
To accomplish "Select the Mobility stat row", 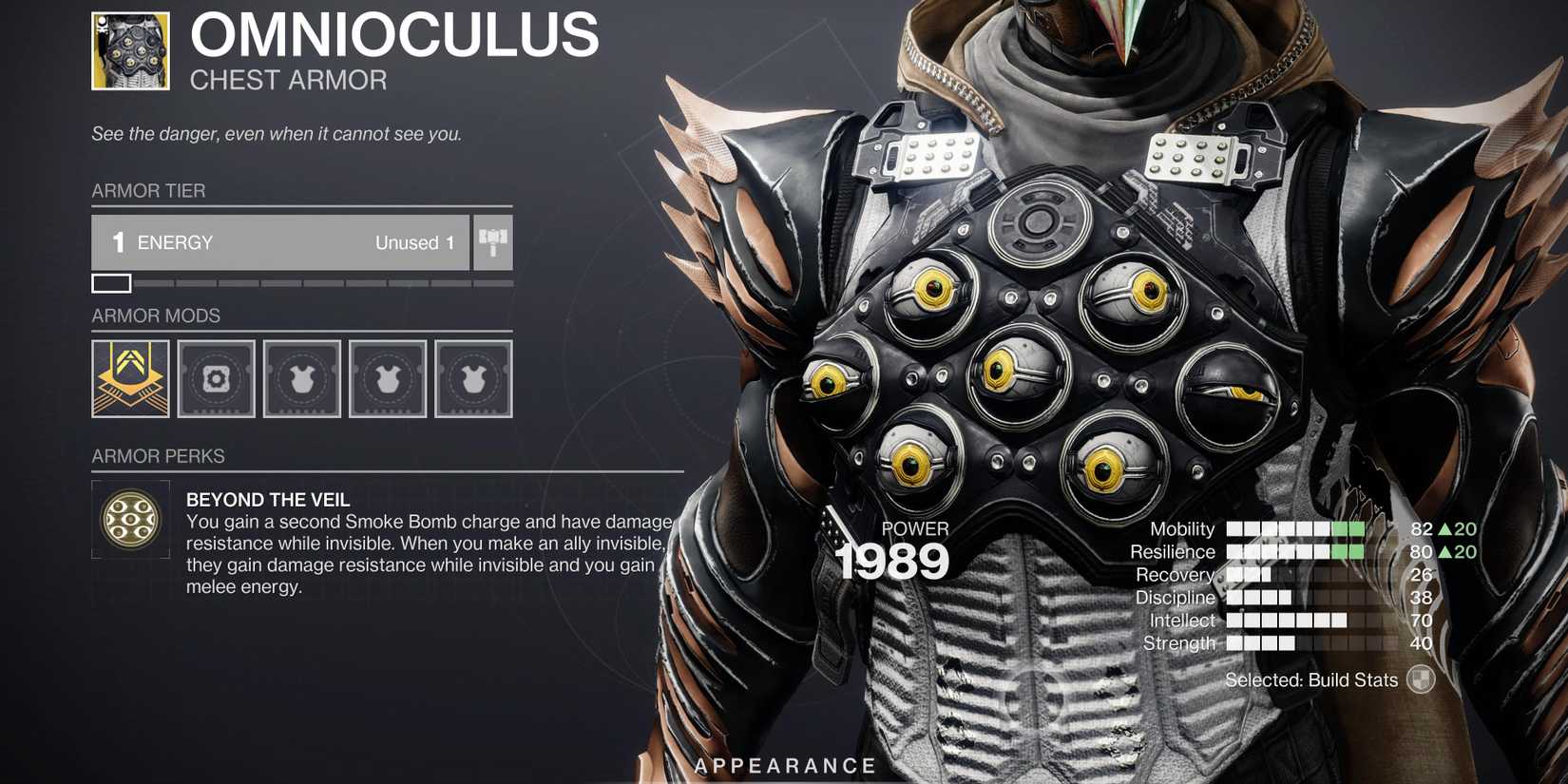I will point(1181,529).
